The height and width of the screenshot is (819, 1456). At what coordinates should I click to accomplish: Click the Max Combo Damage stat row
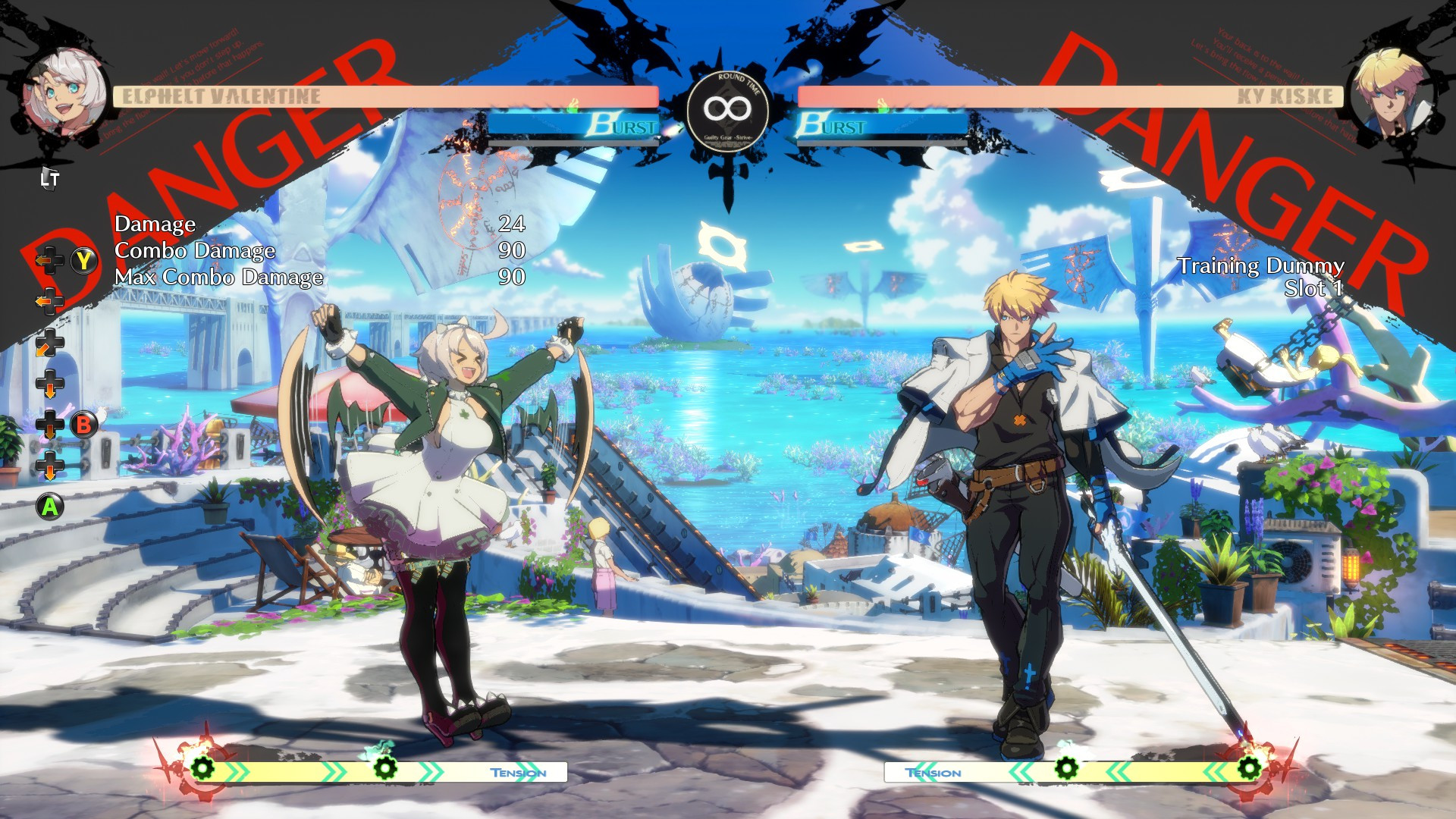tap(220, 278)
